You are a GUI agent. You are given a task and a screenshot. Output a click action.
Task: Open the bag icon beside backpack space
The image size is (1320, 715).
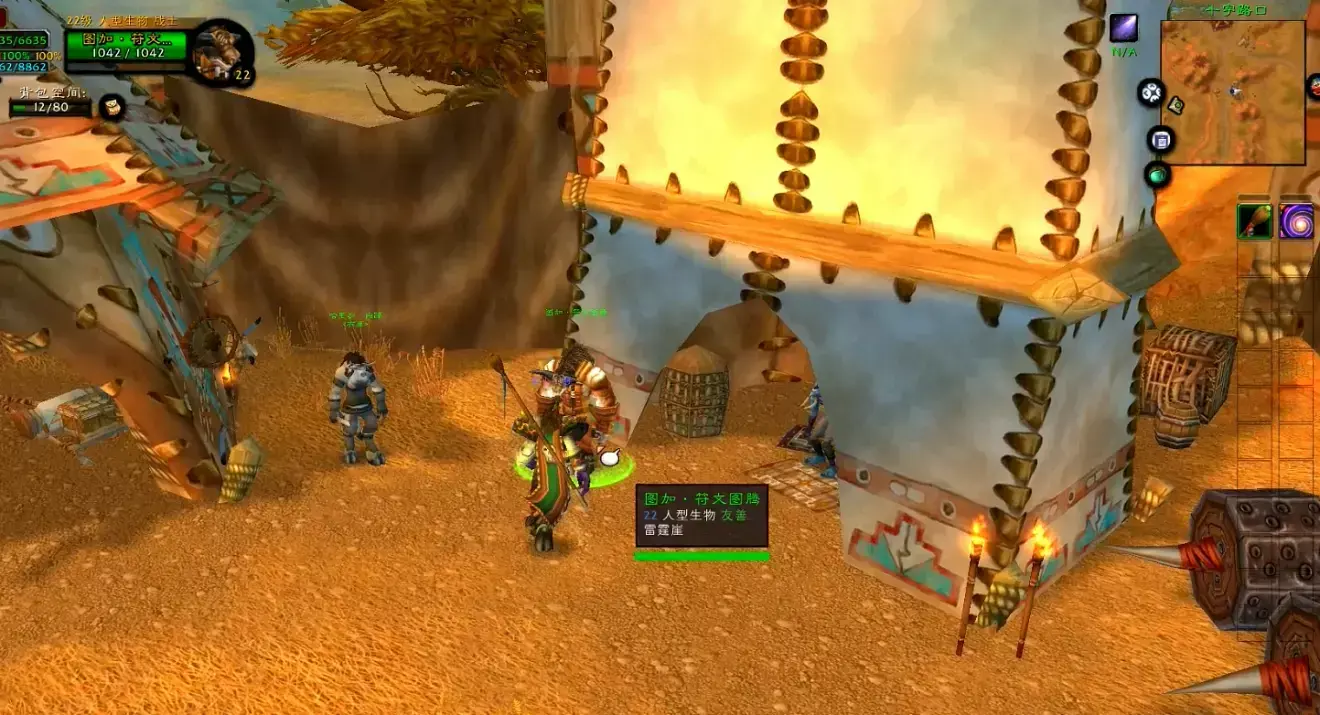(112, 107)
